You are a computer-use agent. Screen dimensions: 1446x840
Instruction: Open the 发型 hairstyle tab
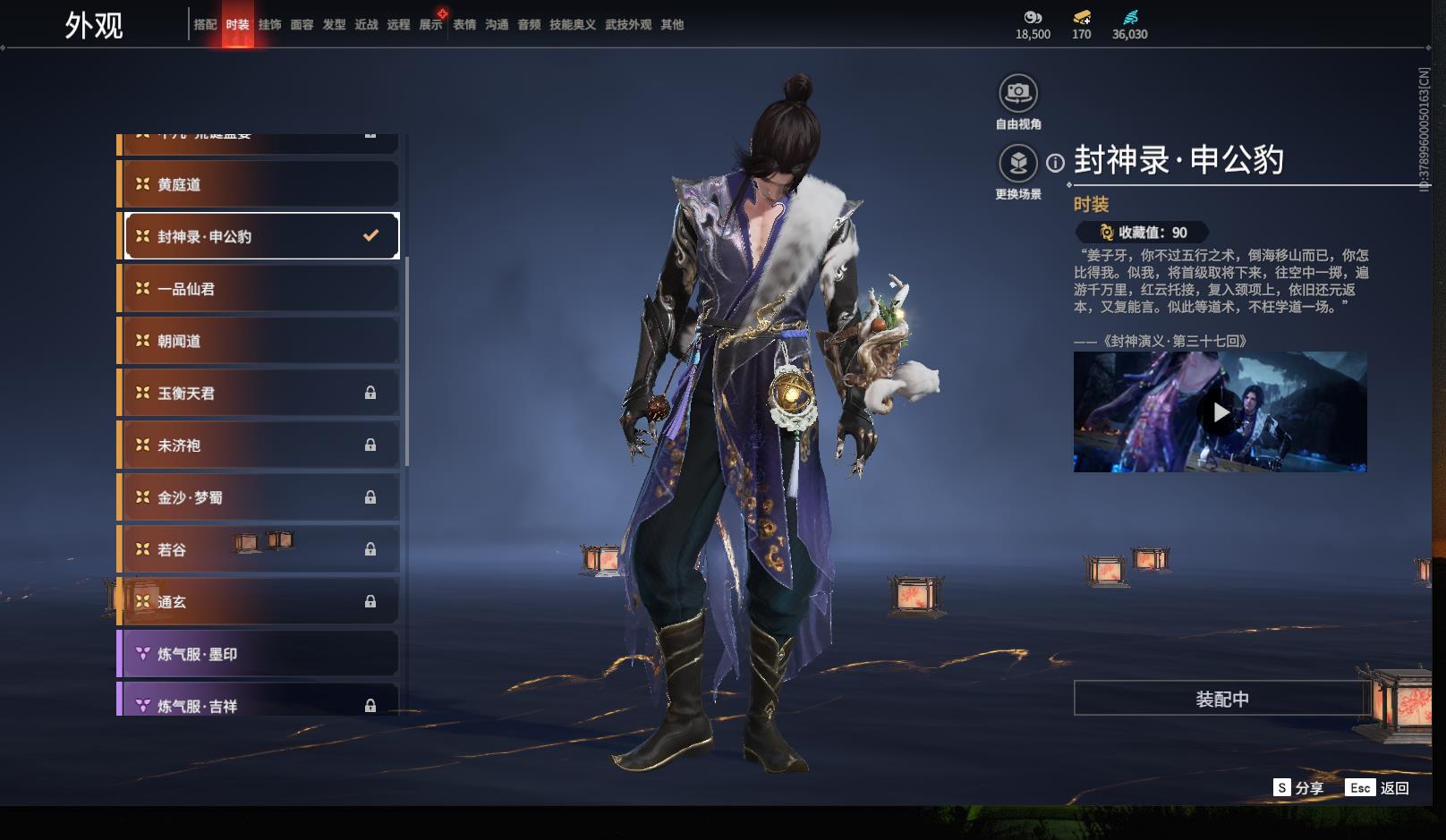[x=334, y=25]
